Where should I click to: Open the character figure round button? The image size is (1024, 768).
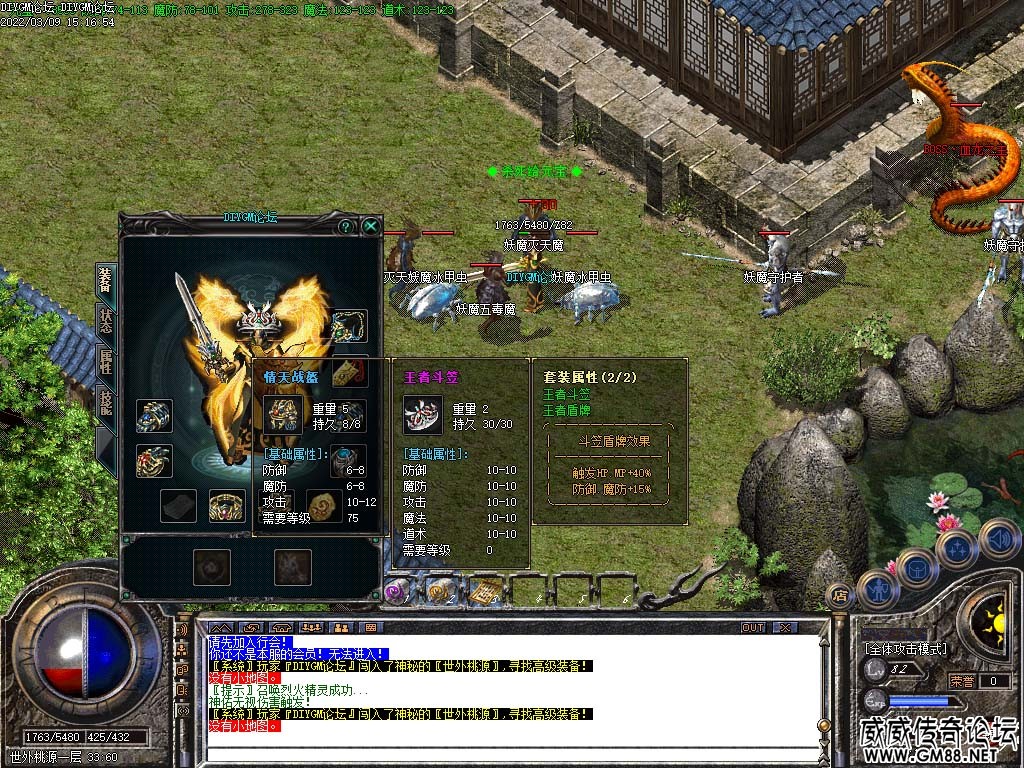(x=878, y=587)
